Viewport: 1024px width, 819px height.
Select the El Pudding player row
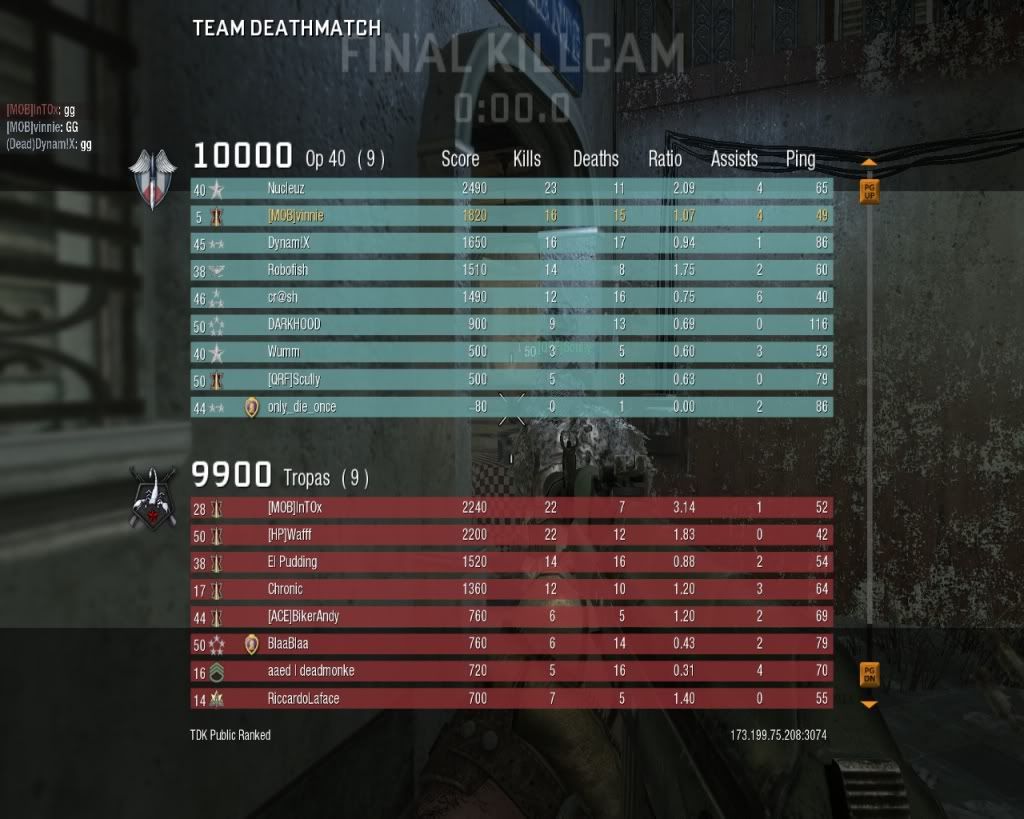(x=511, y=562)
